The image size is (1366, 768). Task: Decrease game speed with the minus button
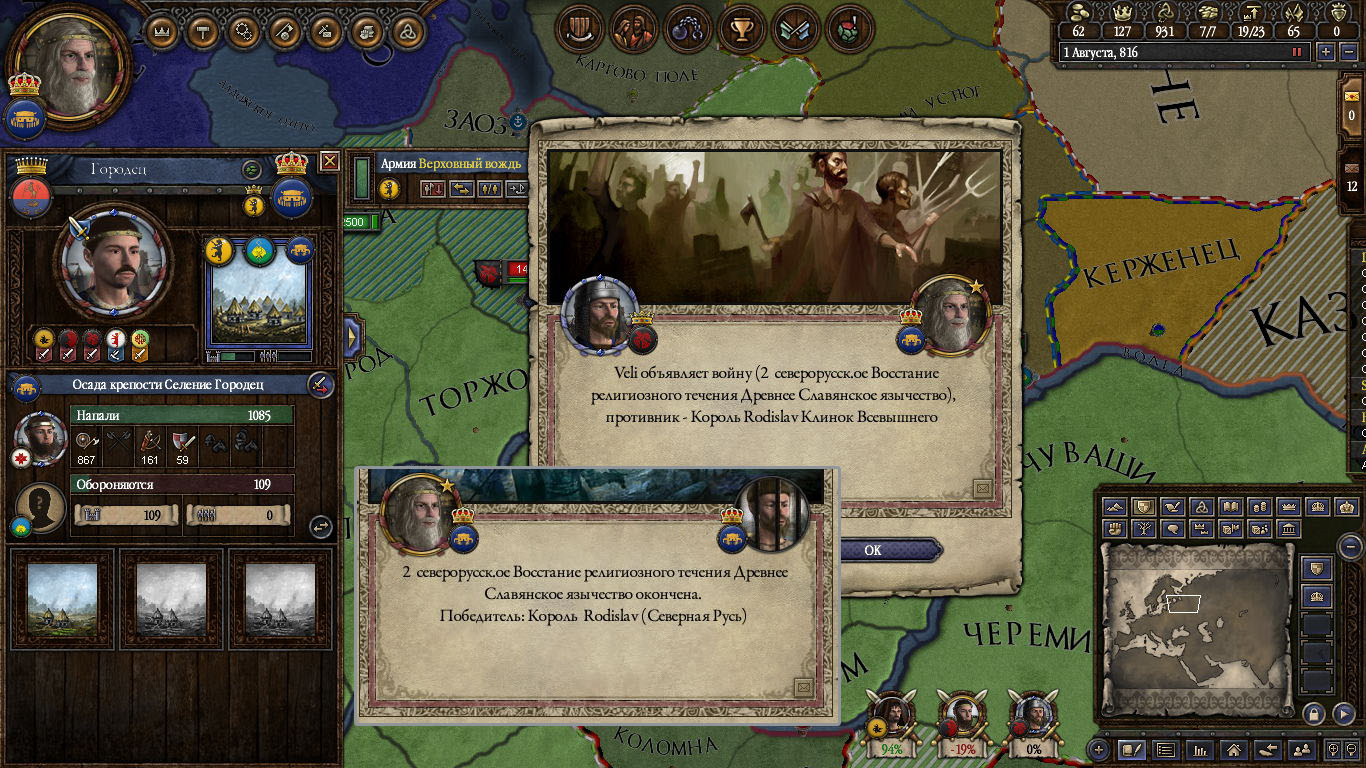[x=1347, y=52]
